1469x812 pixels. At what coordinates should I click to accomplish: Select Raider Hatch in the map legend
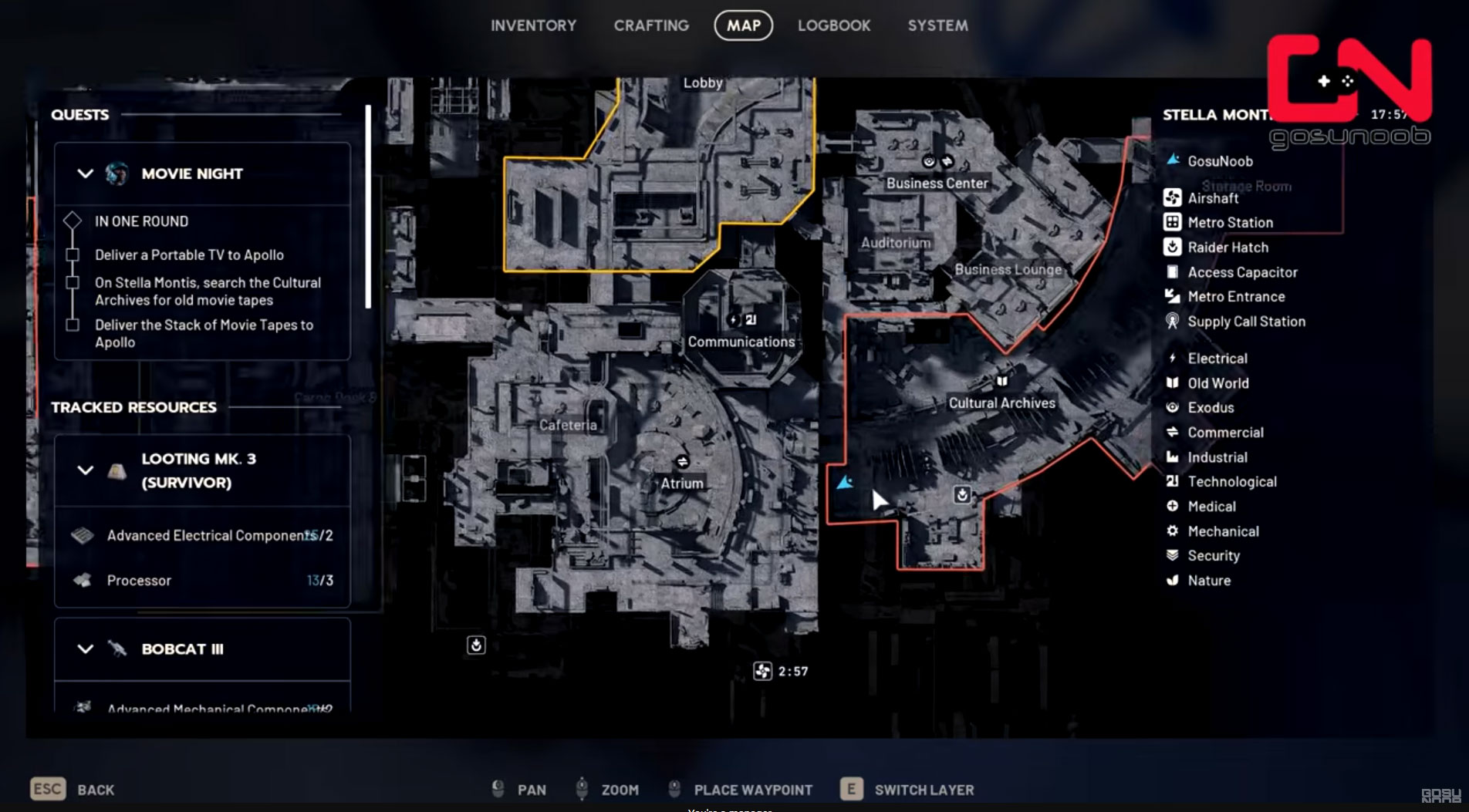pyautogui.click(x=1227, y=248)
